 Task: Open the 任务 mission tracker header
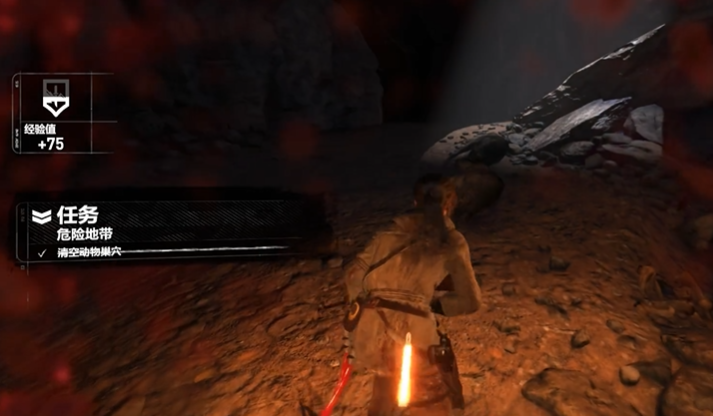(79, 215)
